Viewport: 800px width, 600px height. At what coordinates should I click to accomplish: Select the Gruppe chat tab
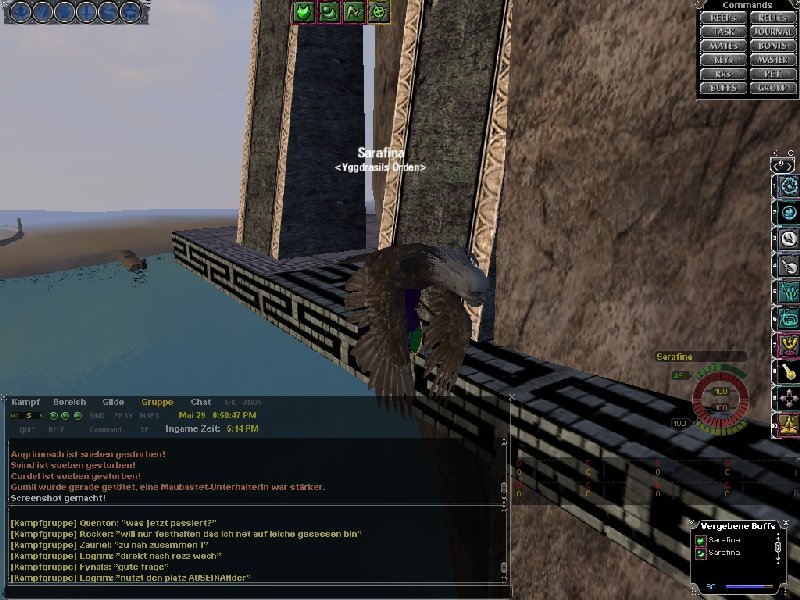coord(157,402)
